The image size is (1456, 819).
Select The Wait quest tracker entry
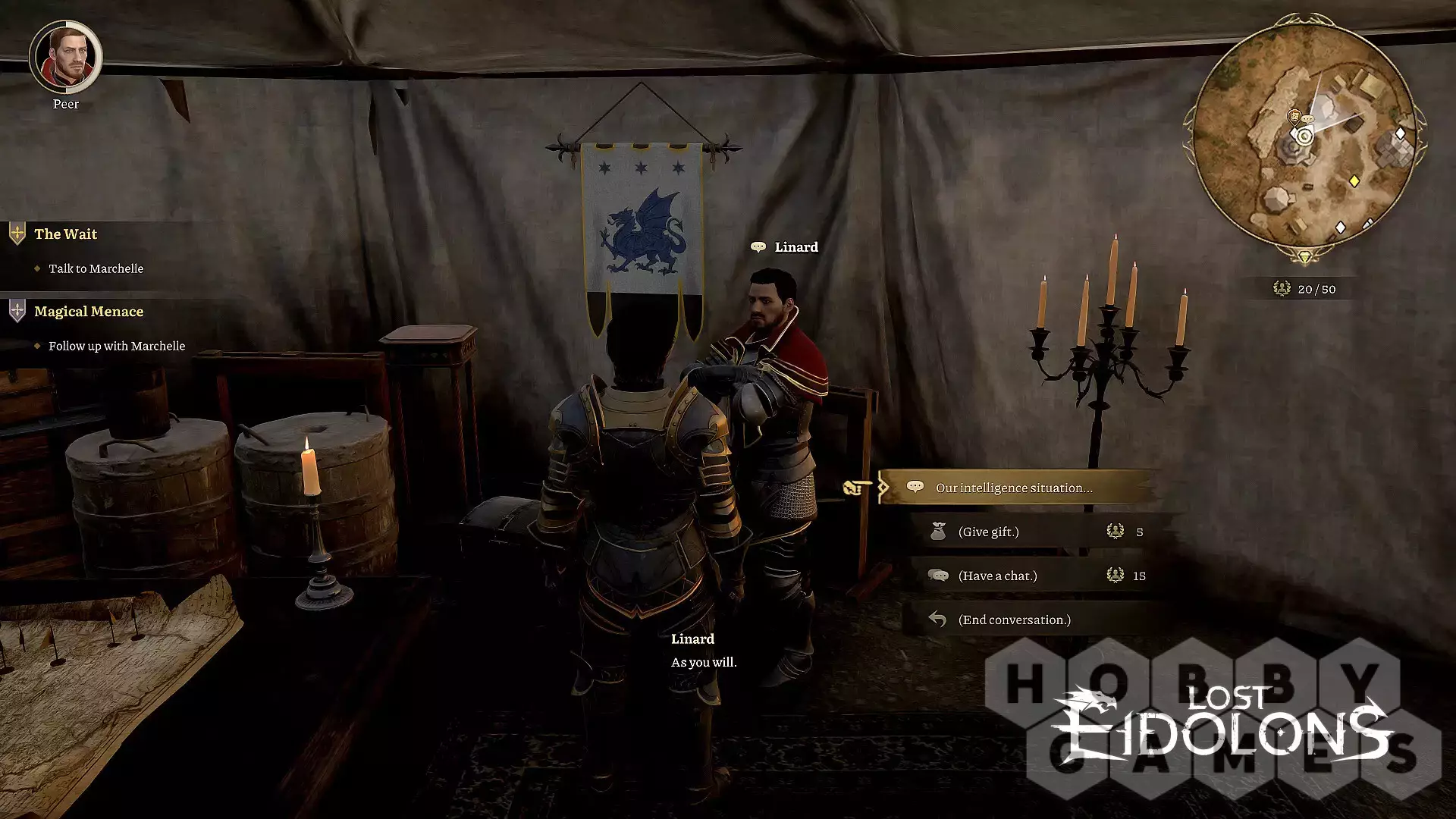65,234
